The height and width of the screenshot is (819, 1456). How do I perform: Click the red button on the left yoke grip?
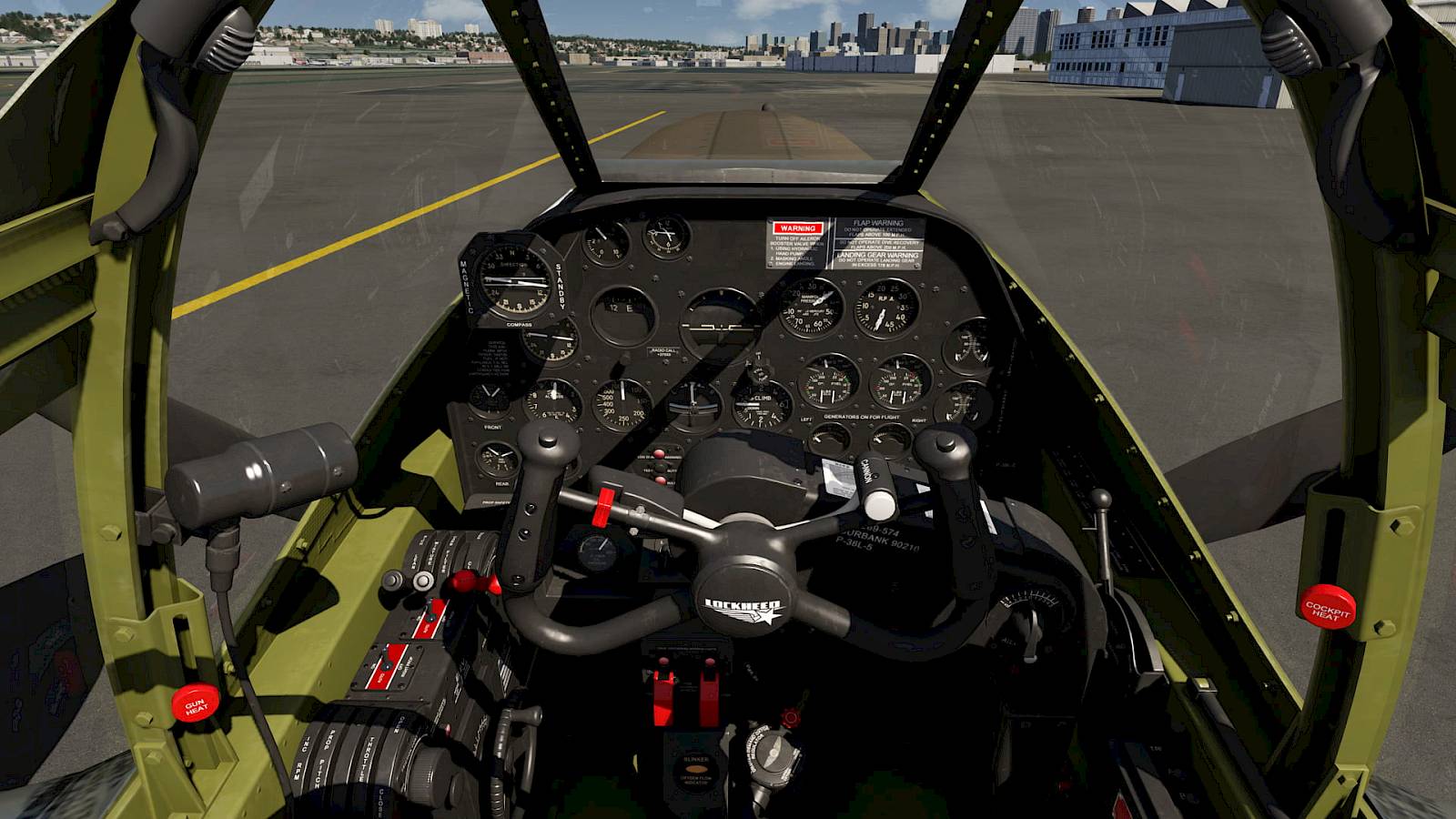(x=602, y=506)
